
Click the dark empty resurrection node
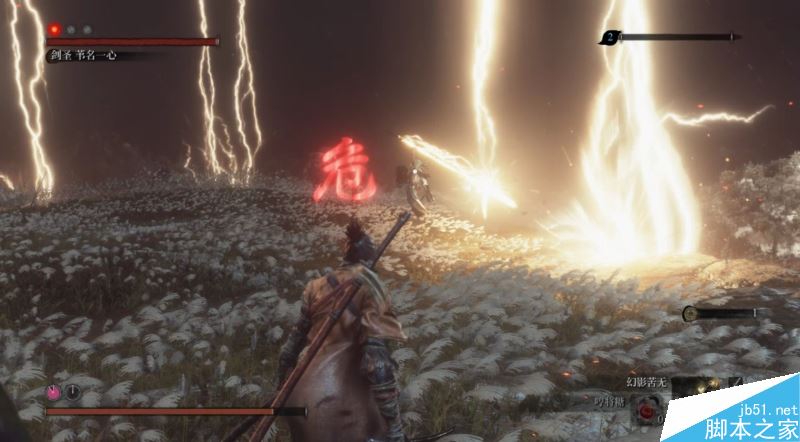point(72,394)
